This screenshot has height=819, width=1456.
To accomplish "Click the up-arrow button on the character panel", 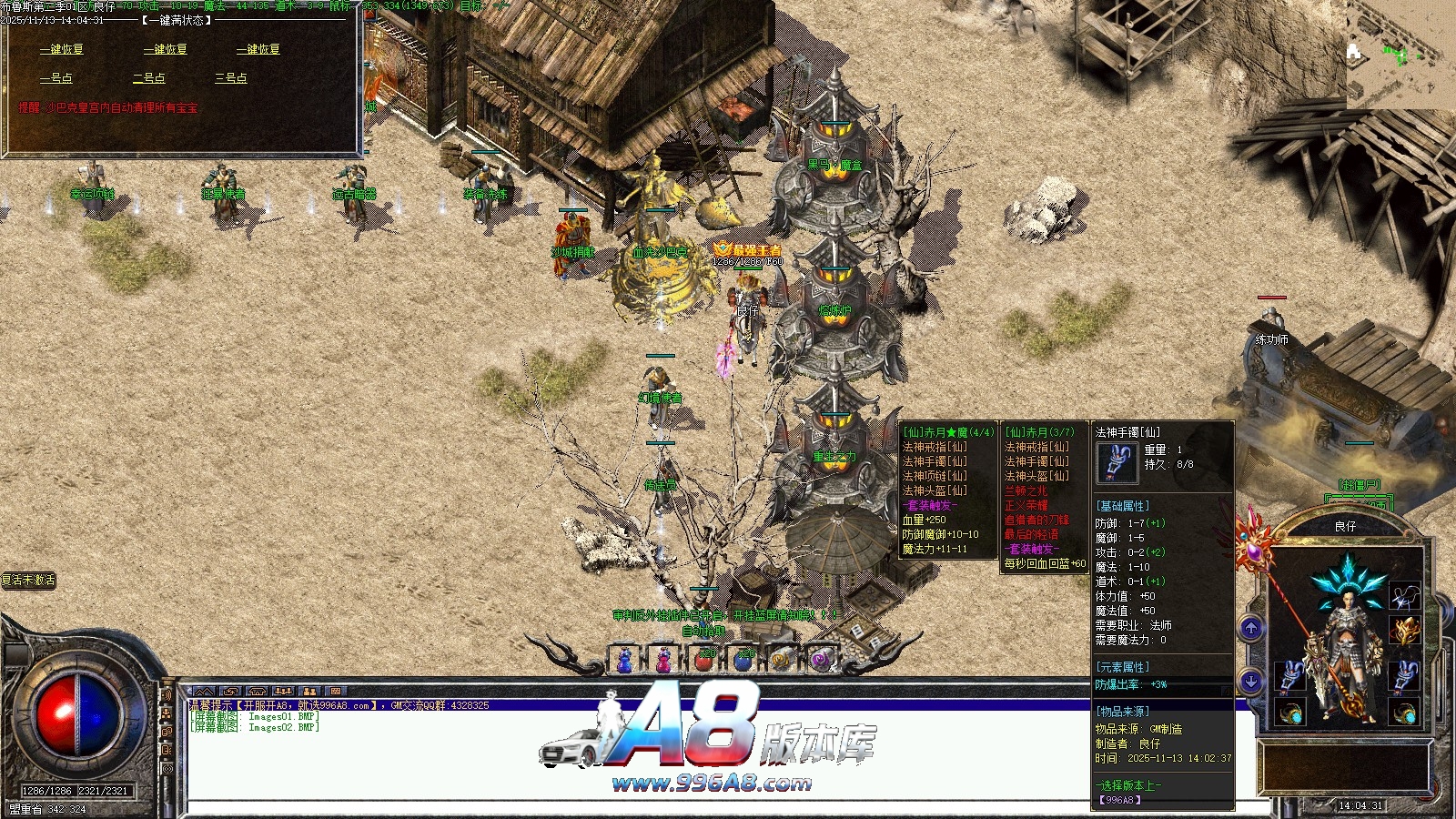I will (x=1251, y=628).
